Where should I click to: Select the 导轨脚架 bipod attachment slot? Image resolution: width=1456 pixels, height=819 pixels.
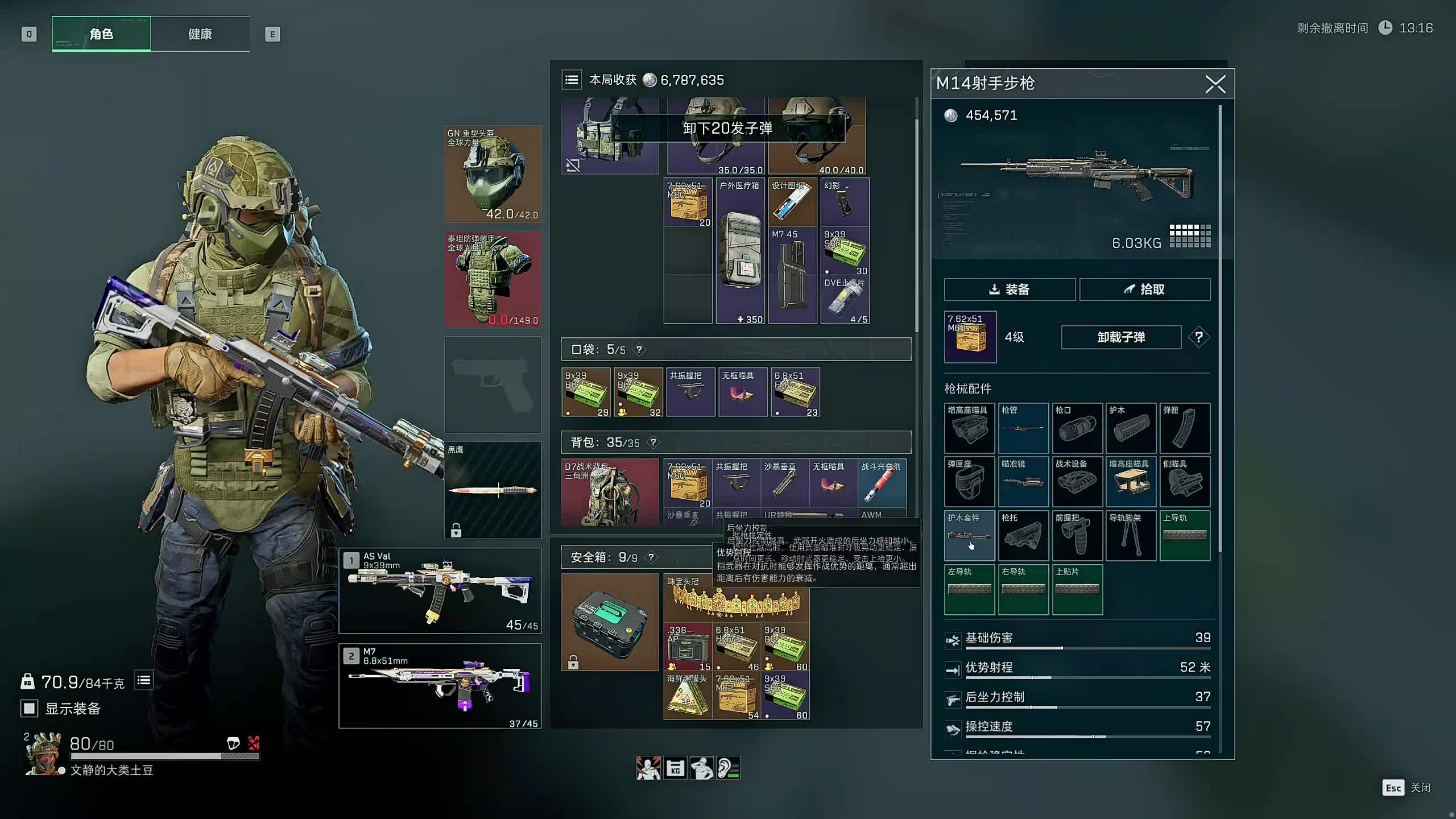click(1131, 536)
